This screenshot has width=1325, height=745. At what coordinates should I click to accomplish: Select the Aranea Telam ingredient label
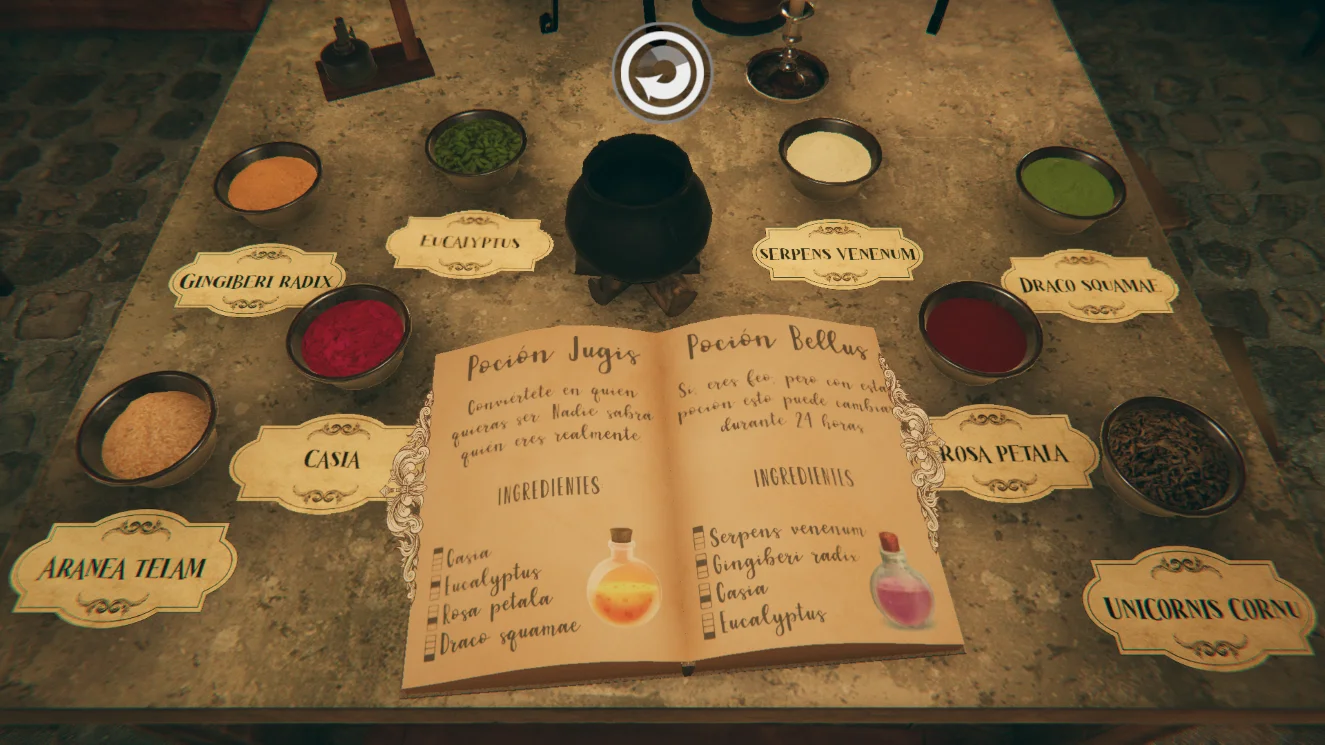(x=124, y=568)
